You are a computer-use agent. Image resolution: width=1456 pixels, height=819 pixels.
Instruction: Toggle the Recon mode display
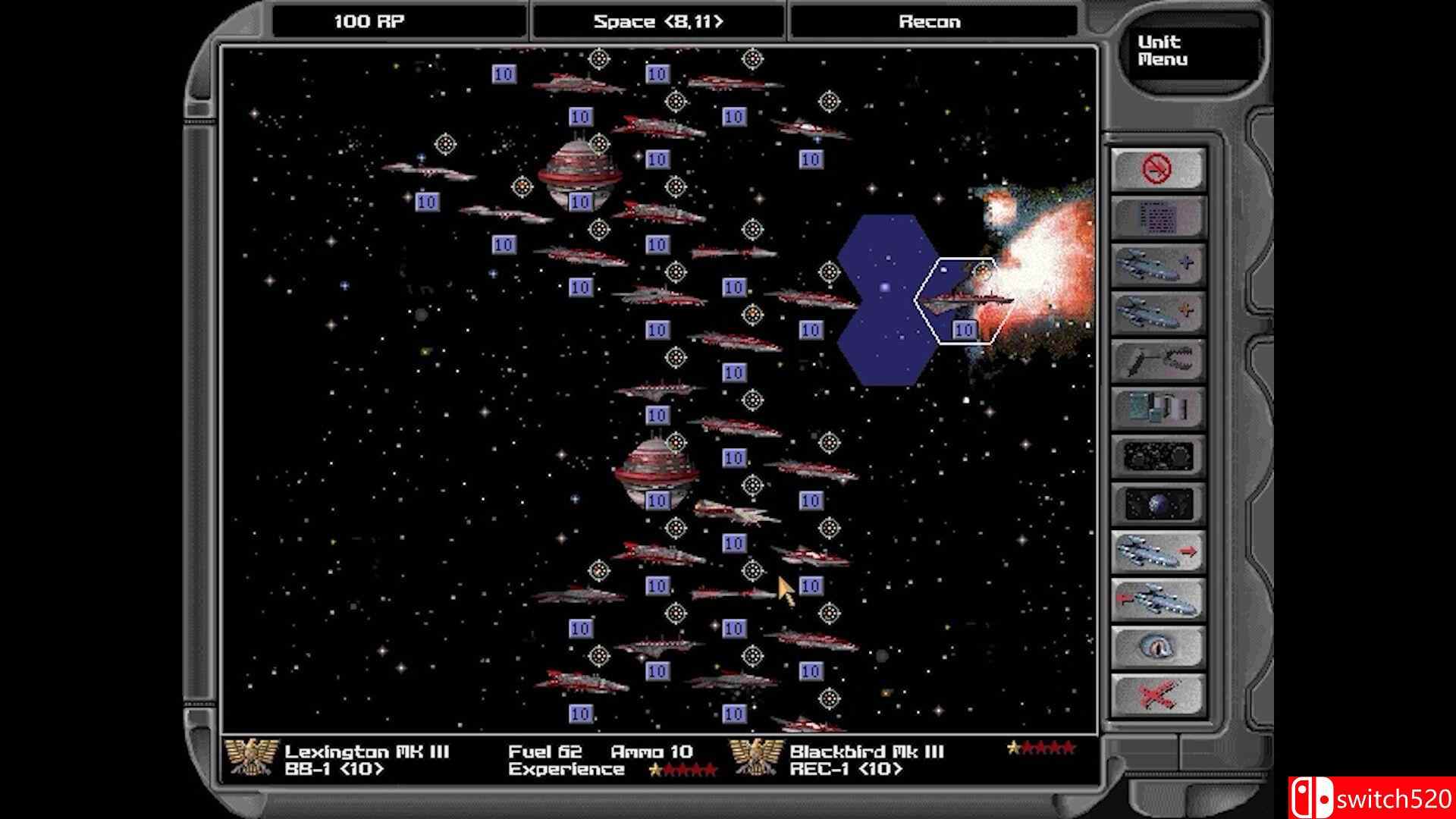pyautogui.click(x=931, y=20)
